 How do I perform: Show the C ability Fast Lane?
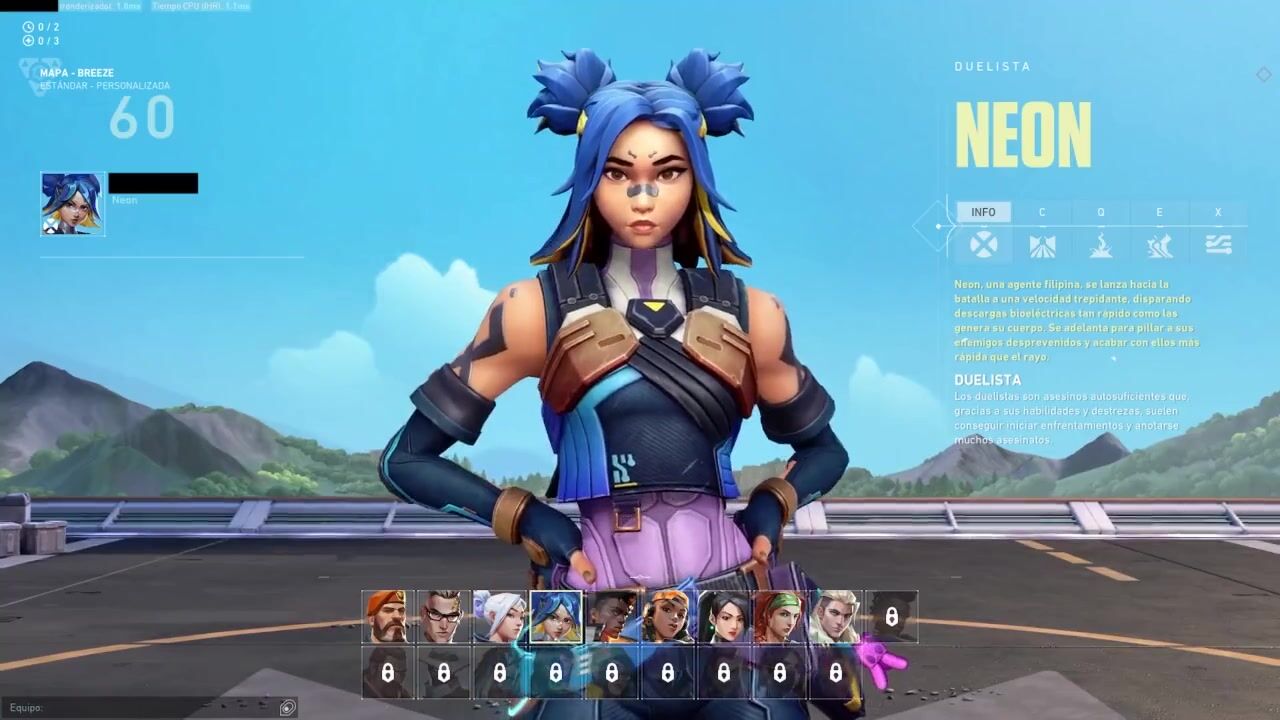coord(1042,245)
